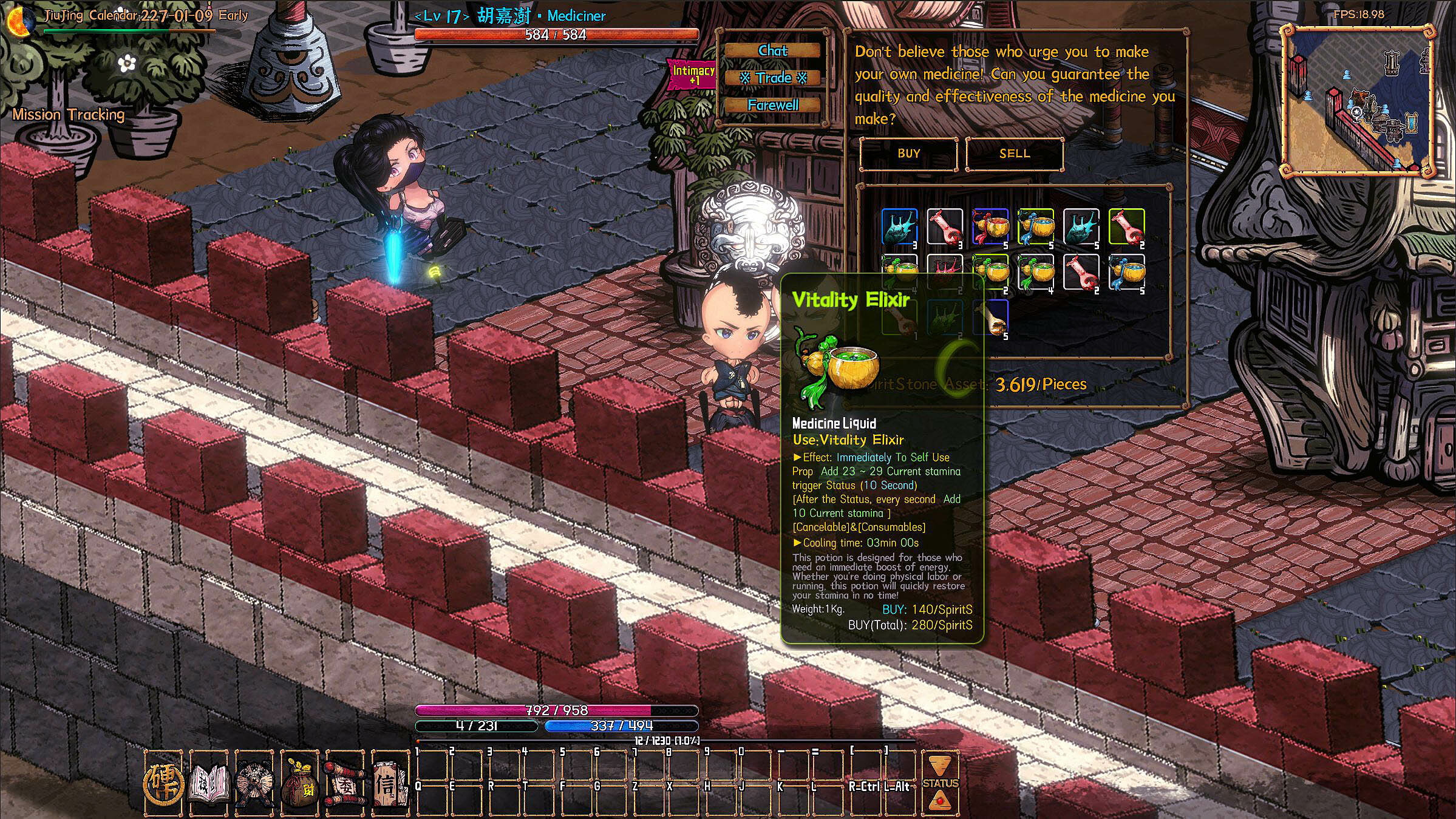Switch to the SELL tab
This screenshot has height=819, width=1456.
click(x=1014, y=153)
